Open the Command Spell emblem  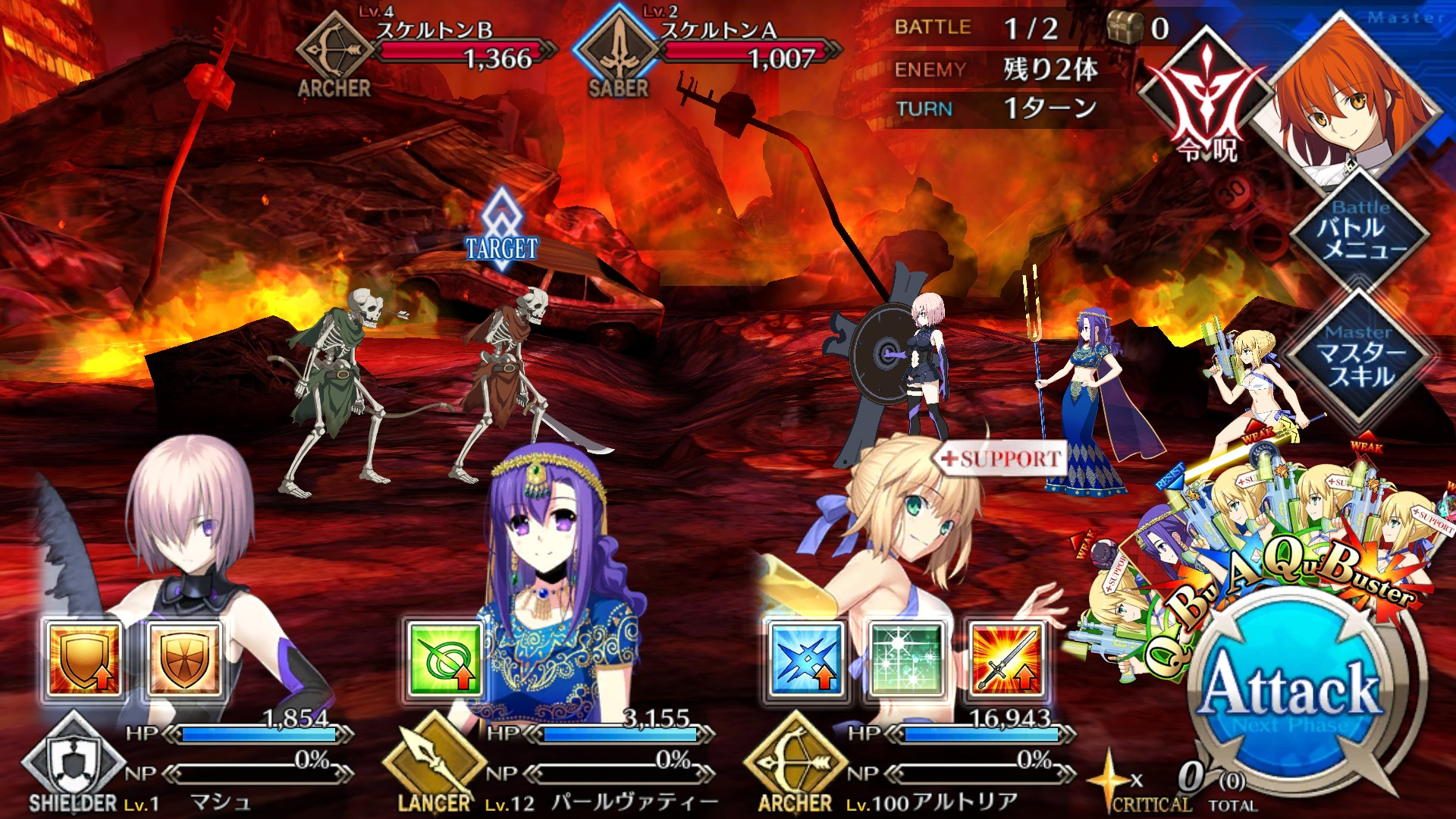pyautogui.click(x=1206, y=106)
